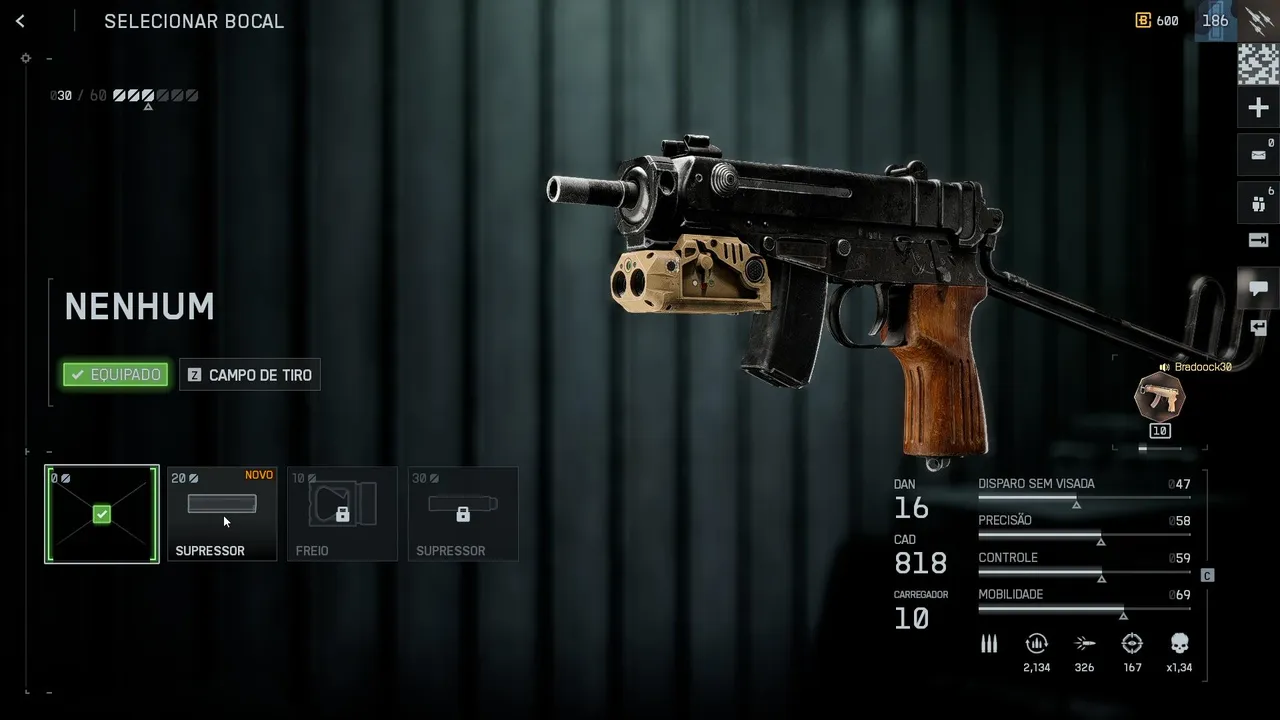Select the empty 'none' muzzle slot
Image resolution: width=1280 pixels, height=720 pixels.
tap(102, 514)
